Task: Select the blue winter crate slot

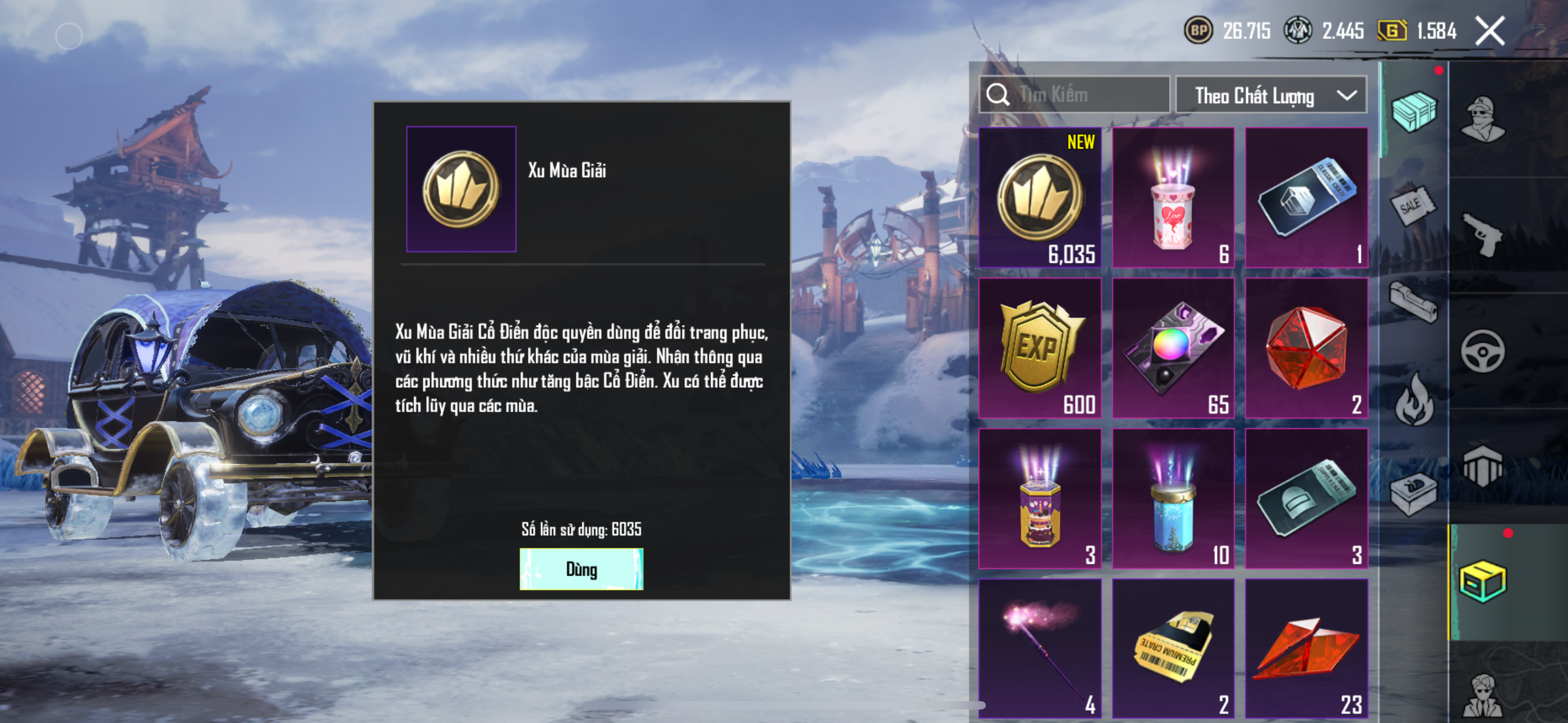Action: pyautogui.click(x=1173, y=498)
